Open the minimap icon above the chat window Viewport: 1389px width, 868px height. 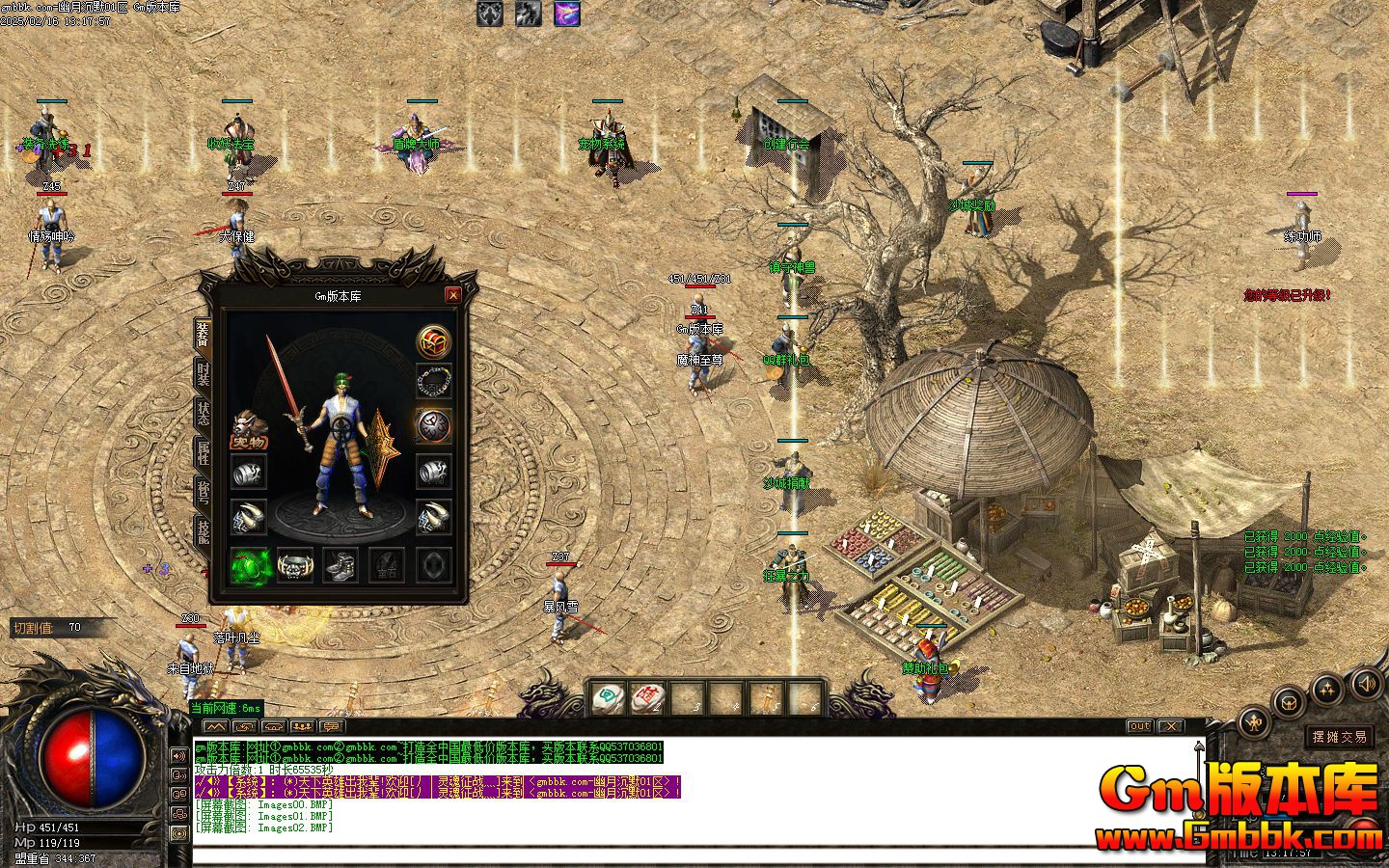click(217, 726)
